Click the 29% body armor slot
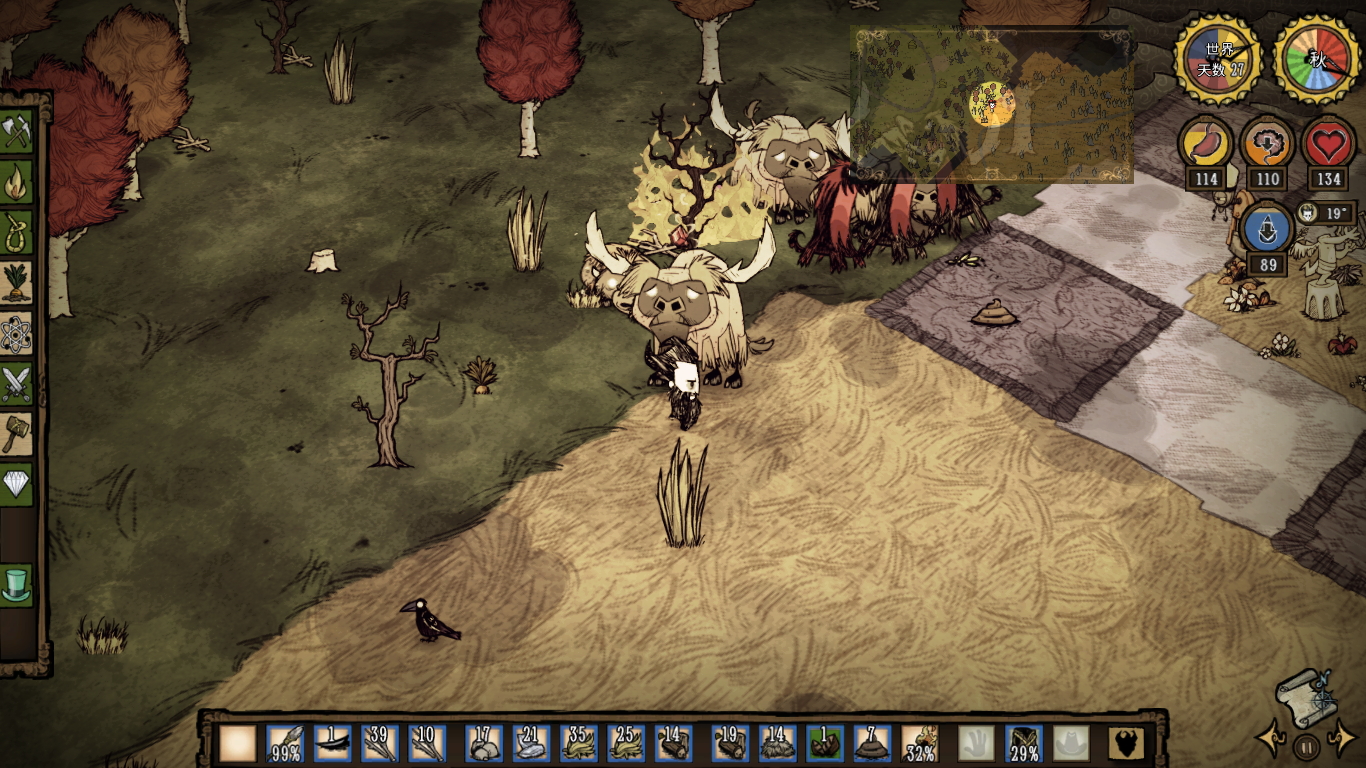 pyautogui.click(x=1024, y=744)
